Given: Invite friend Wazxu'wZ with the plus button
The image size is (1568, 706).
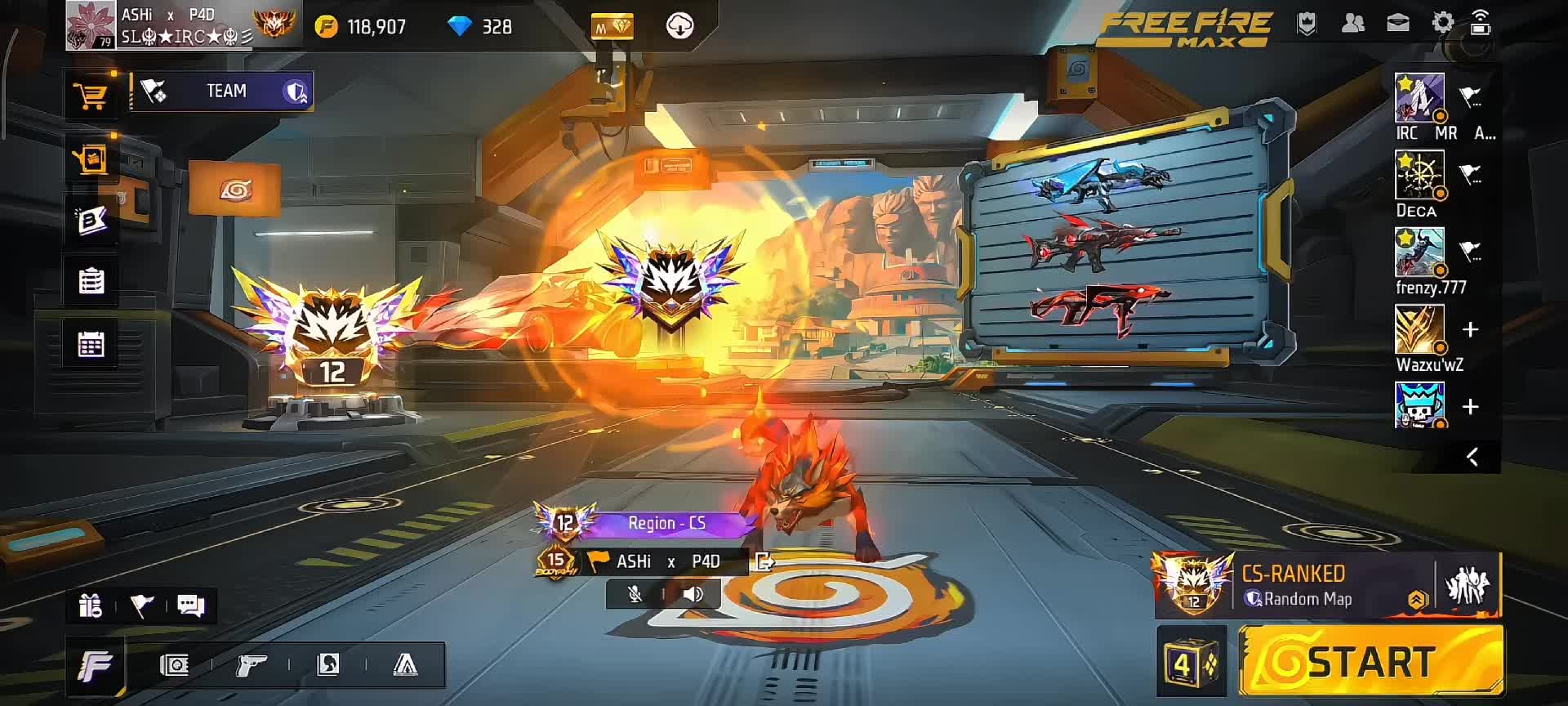Looking at the screenshot, I should coord(1470,329).
